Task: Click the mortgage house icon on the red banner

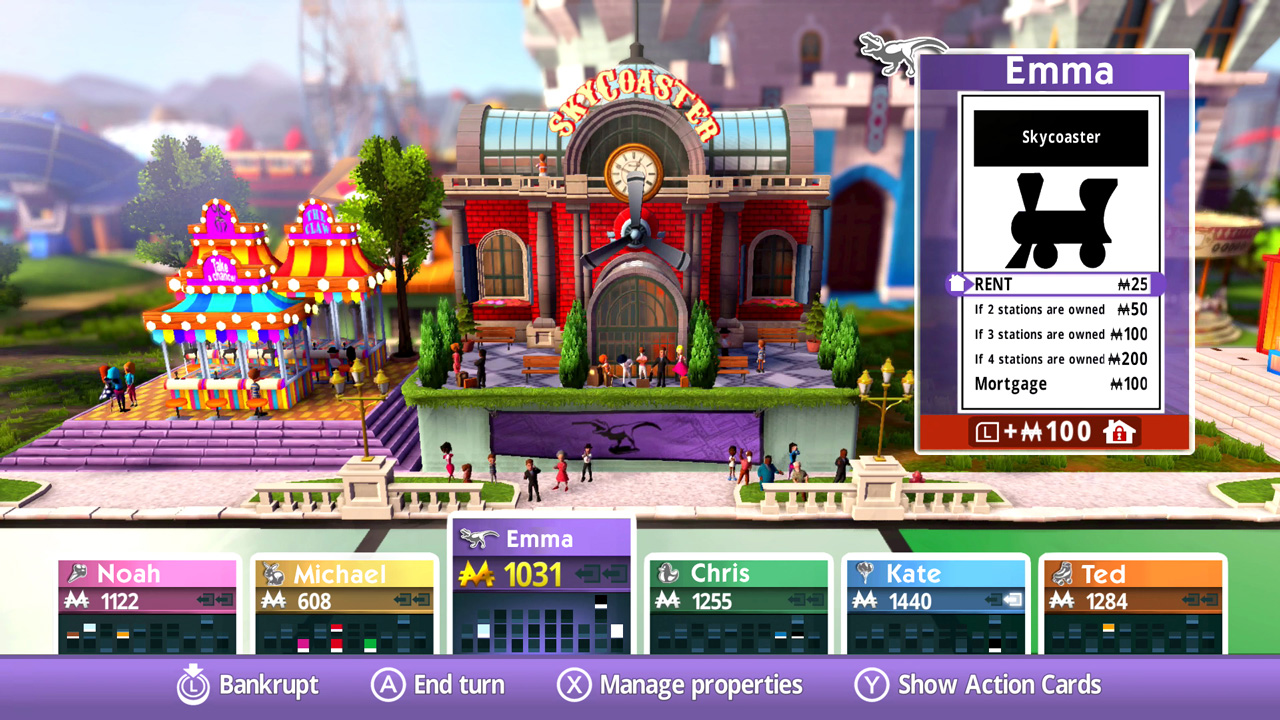Action: click(x=1122, y=432)
